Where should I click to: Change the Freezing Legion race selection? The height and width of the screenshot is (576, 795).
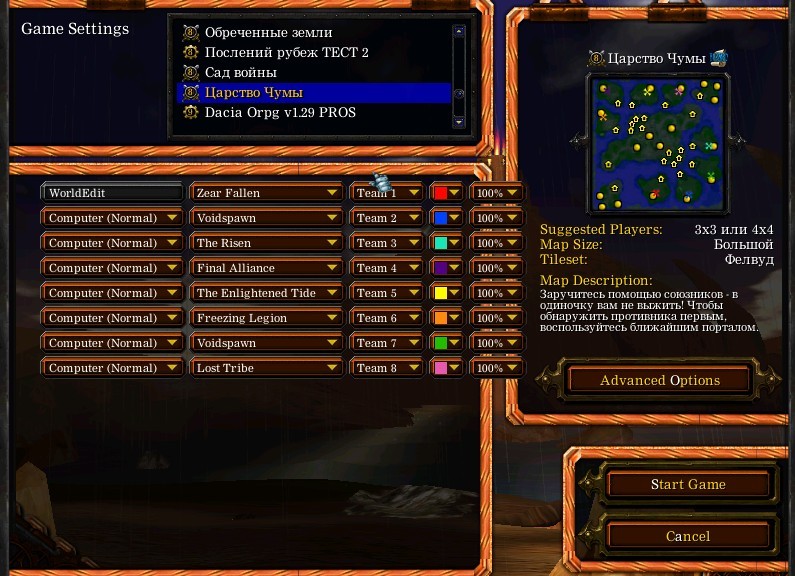[265, 318]
